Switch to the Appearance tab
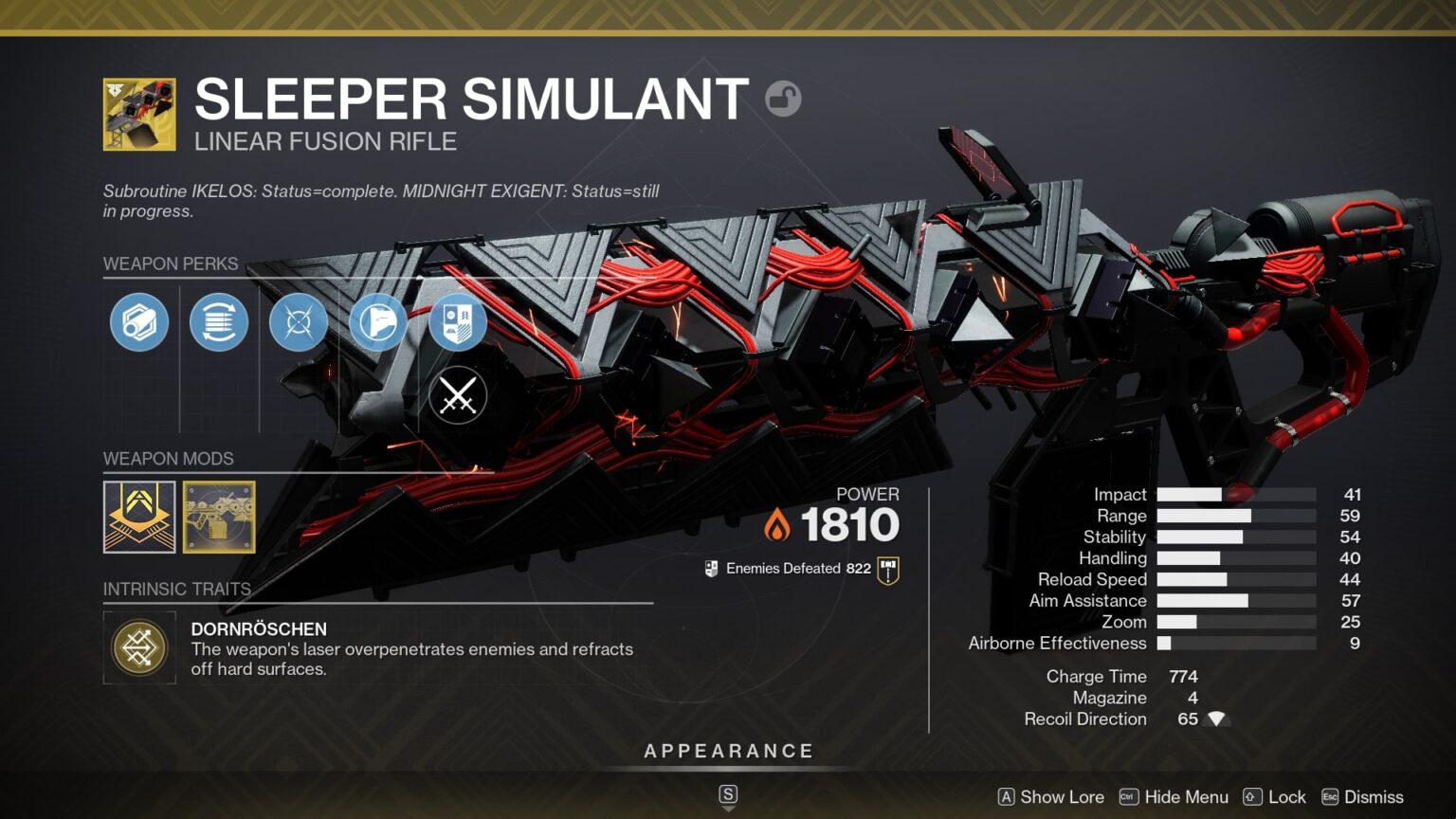 [728, 750]
